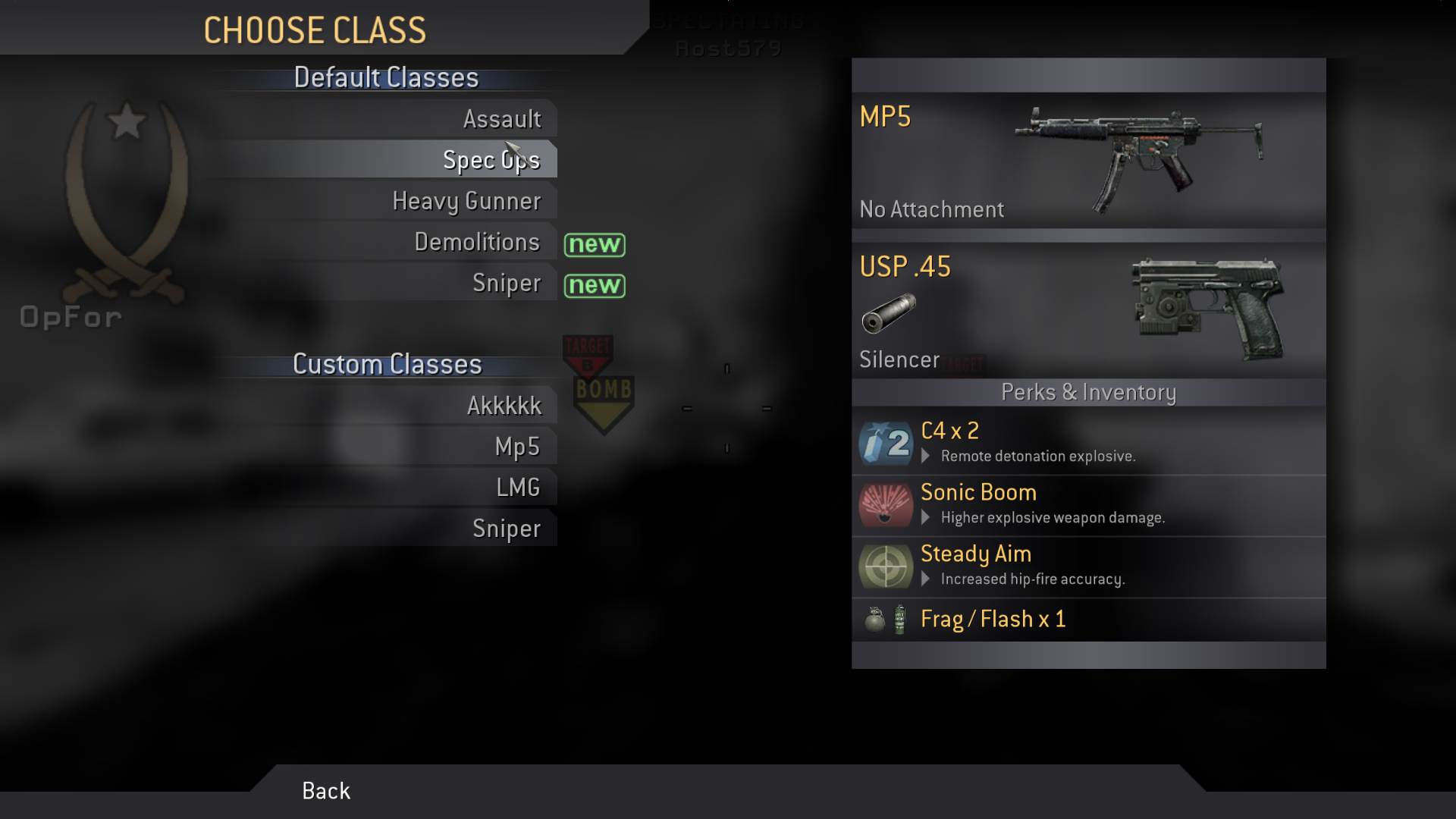
Task: Click the Steady Aim crosshair icon
Action: point(885,566)
